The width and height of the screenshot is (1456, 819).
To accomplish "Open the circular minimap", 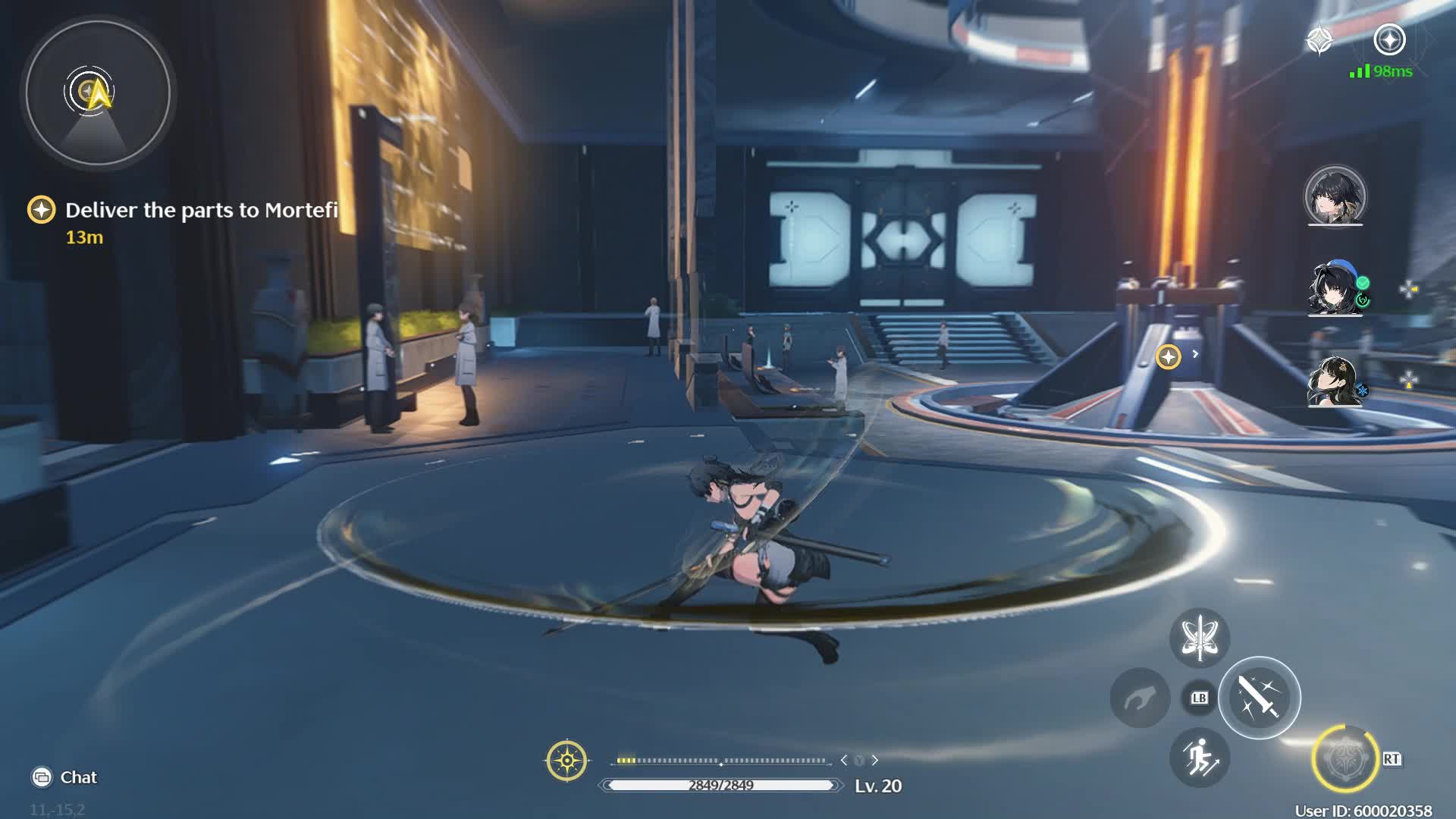I will 98,93.
